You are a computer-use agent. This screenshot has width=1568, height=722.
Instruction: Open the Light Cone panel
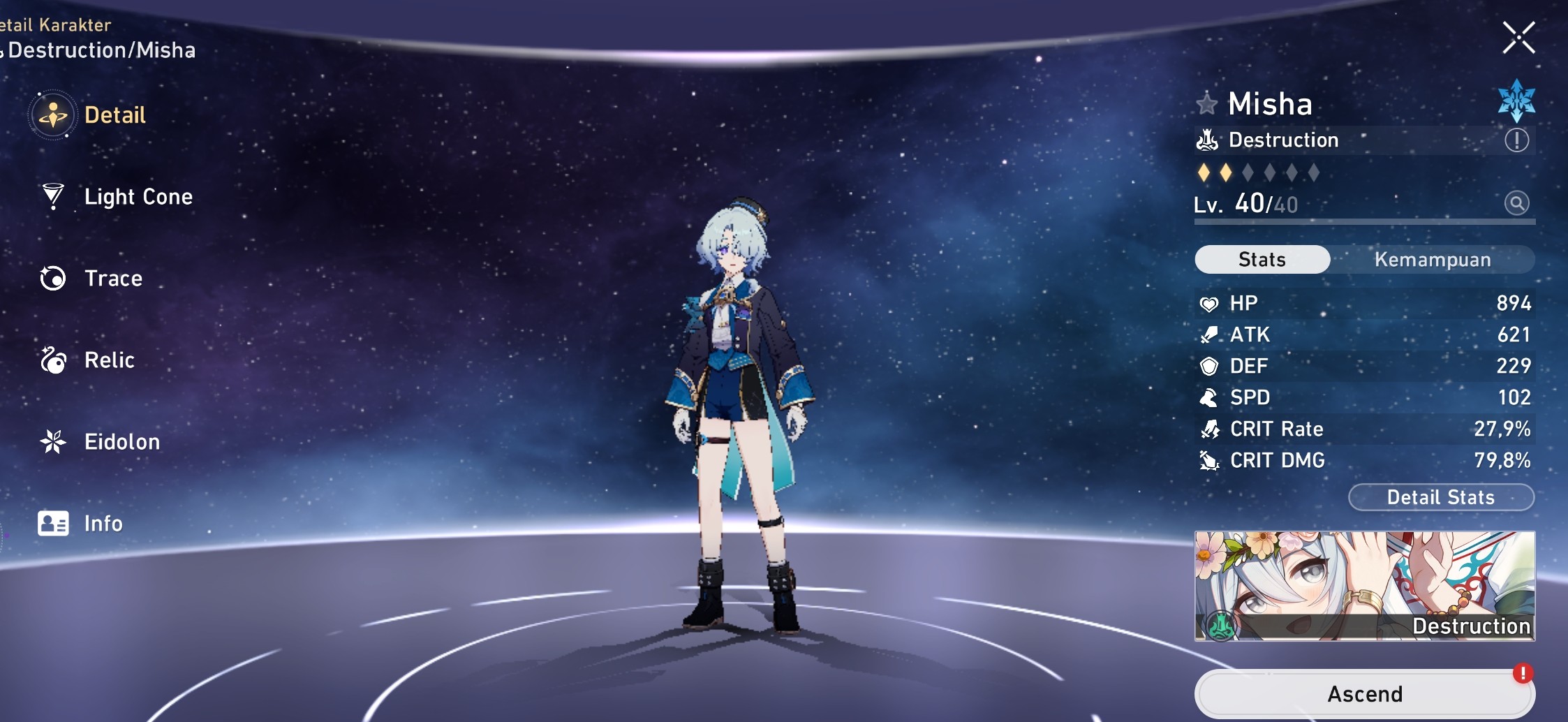pyautogui.click(x=138, y=198)
